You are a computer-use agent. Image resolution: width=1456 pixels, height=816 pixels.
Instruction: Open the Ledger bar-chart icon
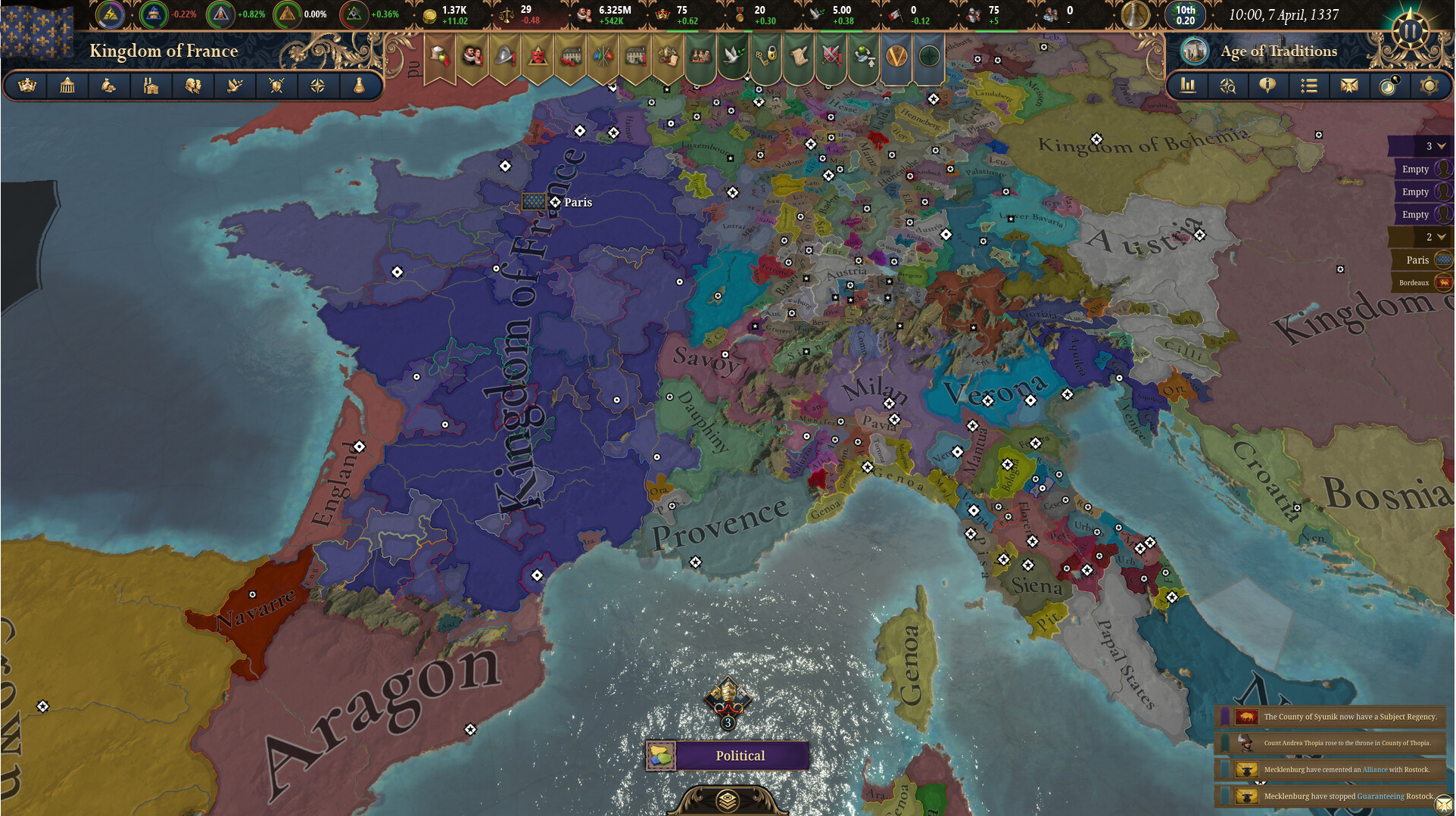tap(1187, 86)
